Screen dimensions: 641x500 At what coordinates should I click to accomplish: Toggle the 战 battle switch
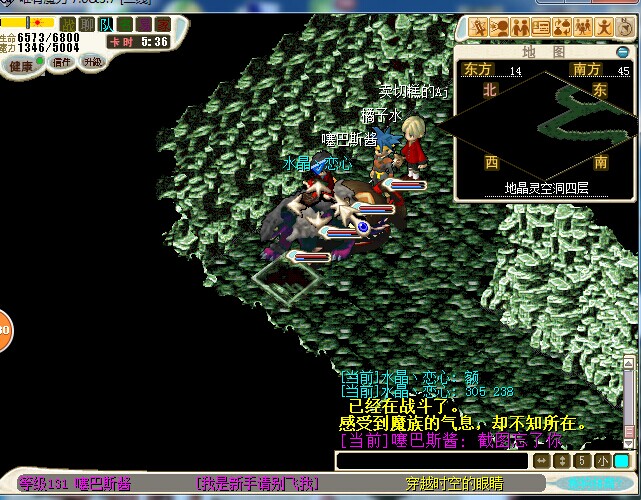(68, 24)
